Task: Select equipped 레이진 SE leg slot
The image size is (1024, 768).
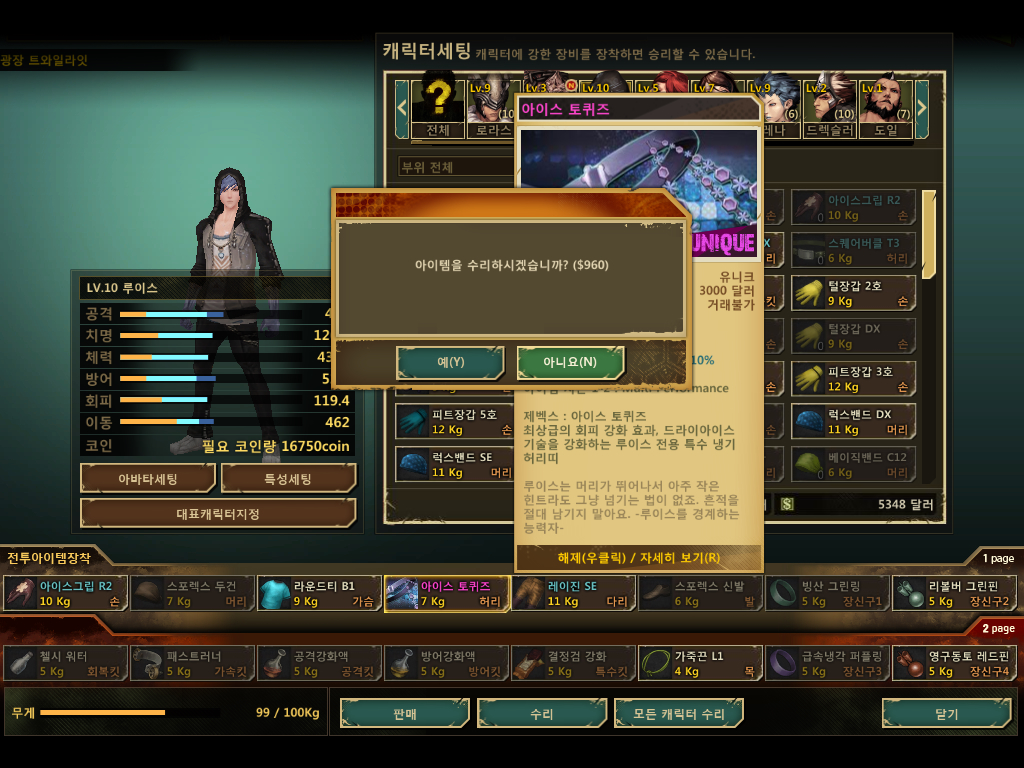Action: pos(573,593)
